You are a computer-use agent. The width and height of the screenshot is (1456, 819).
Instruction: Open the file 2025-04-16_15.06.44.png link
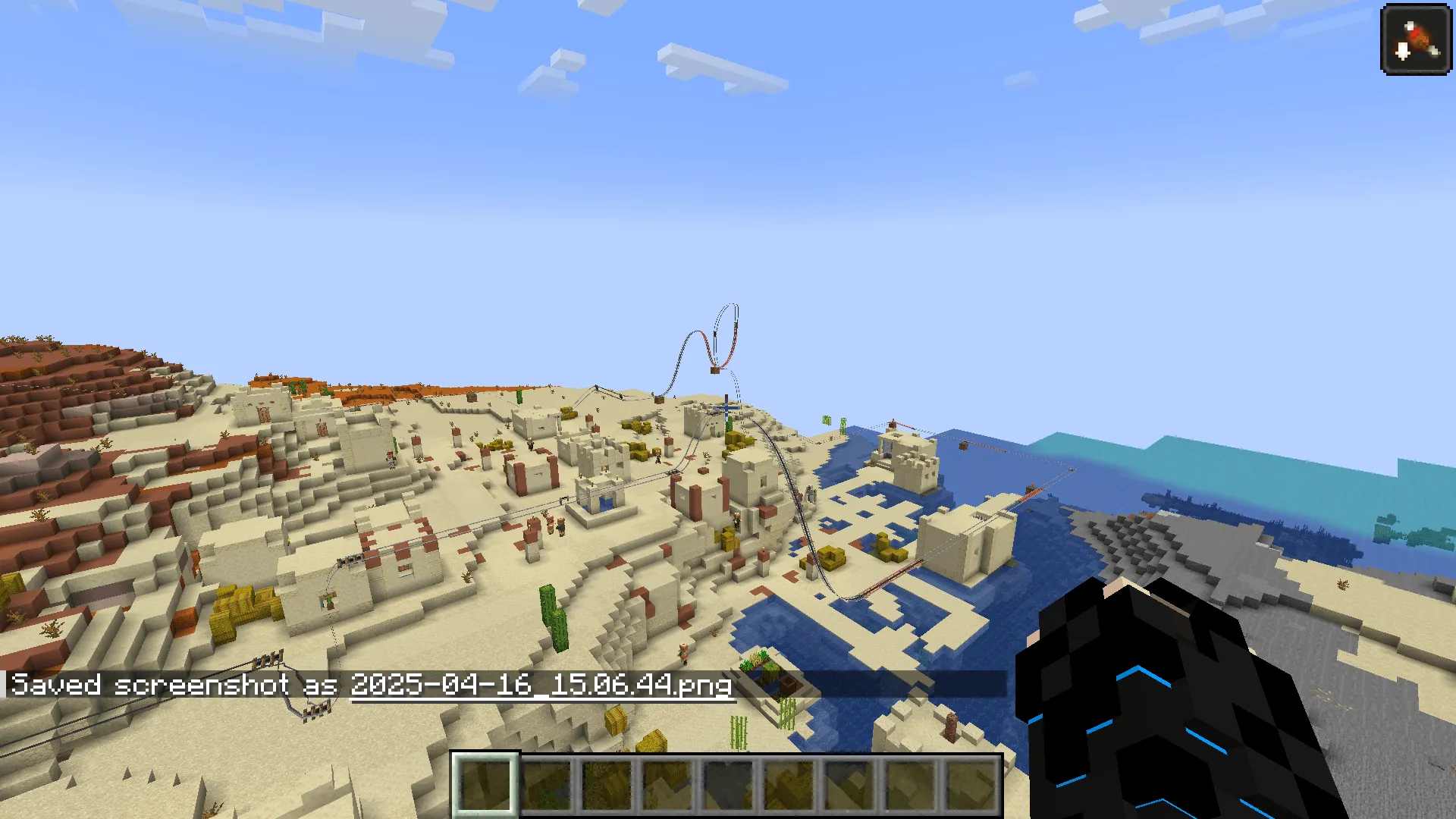pyautogui.click(x=540, y=686)
